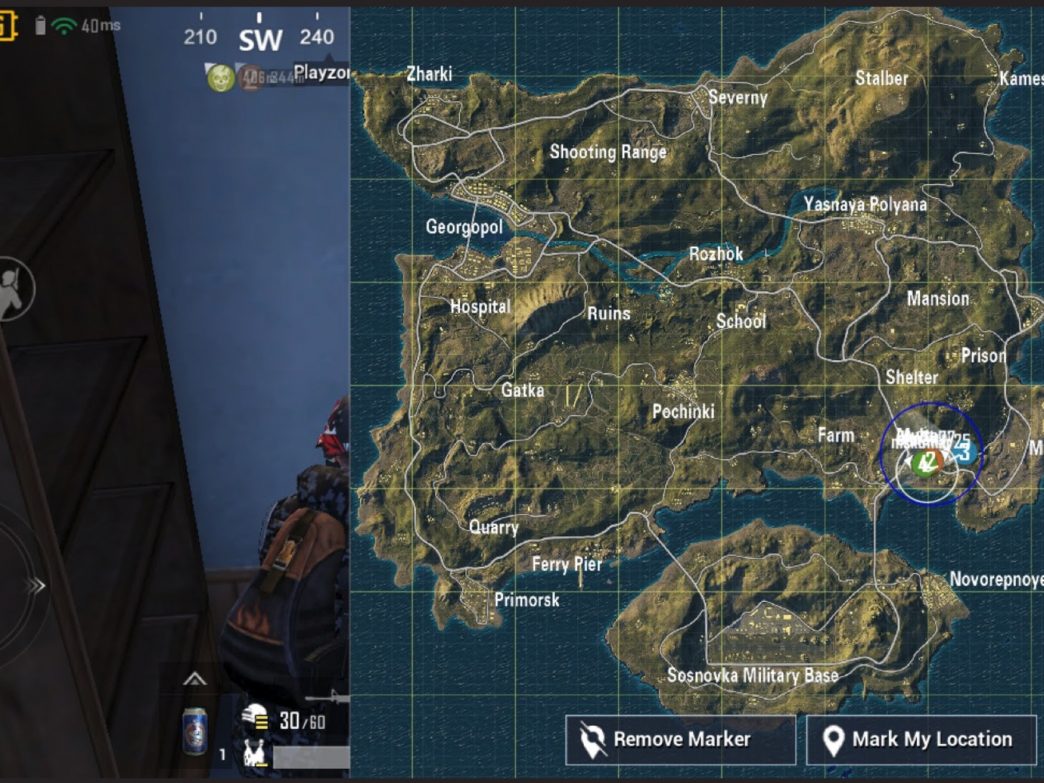
Task: Tap the sprint double-arrow indicator
Action: point(36,586)
